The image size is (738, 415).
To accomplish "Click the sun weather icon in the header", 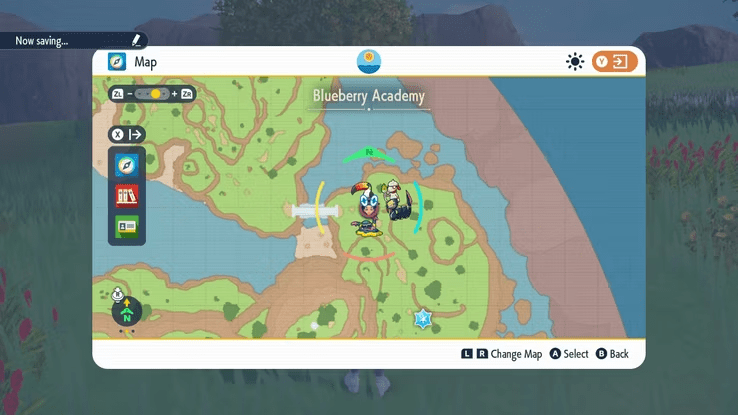I will click(x=575, y=62).
